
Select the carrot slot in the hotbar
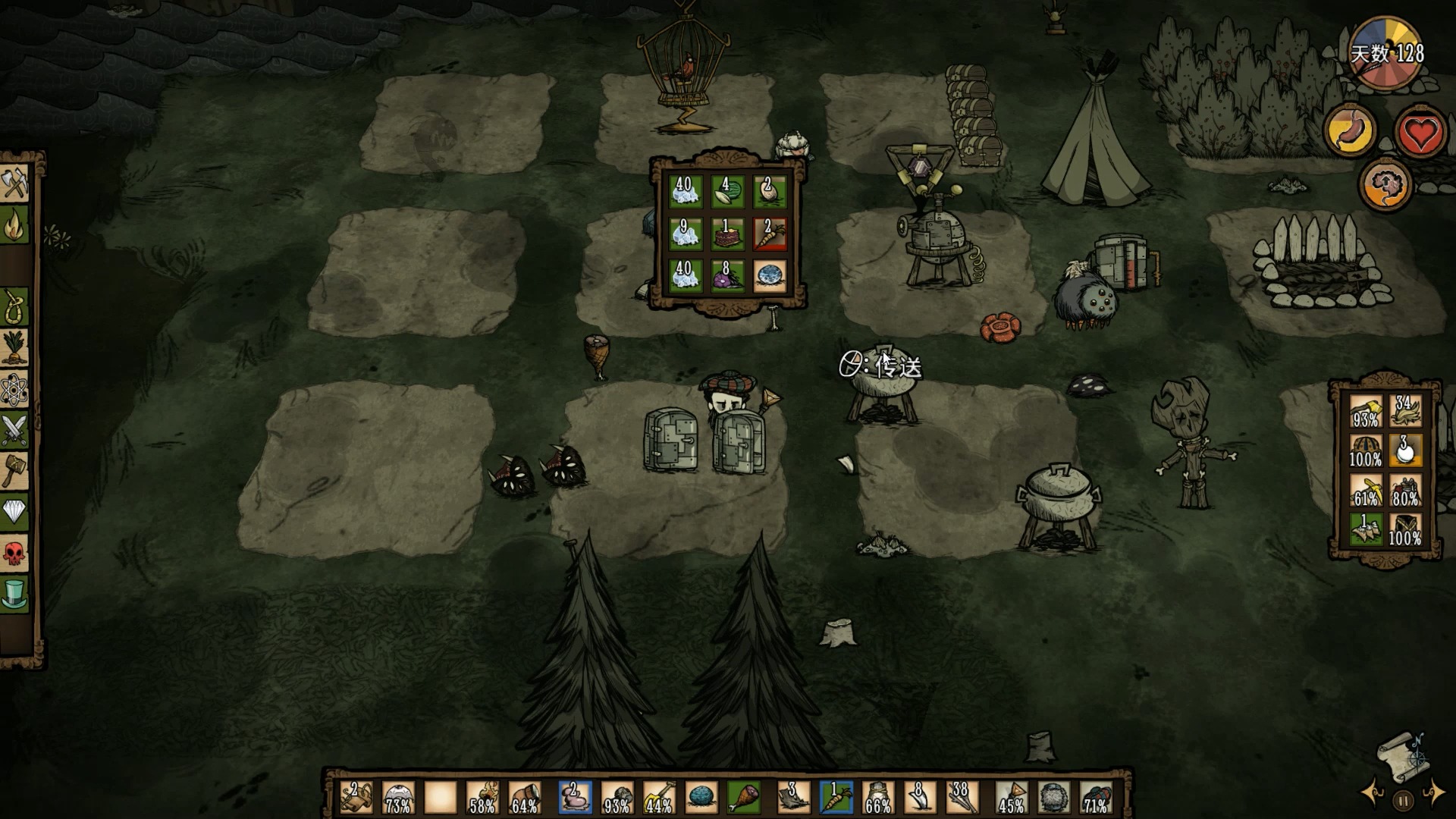(x=836, y=798)
